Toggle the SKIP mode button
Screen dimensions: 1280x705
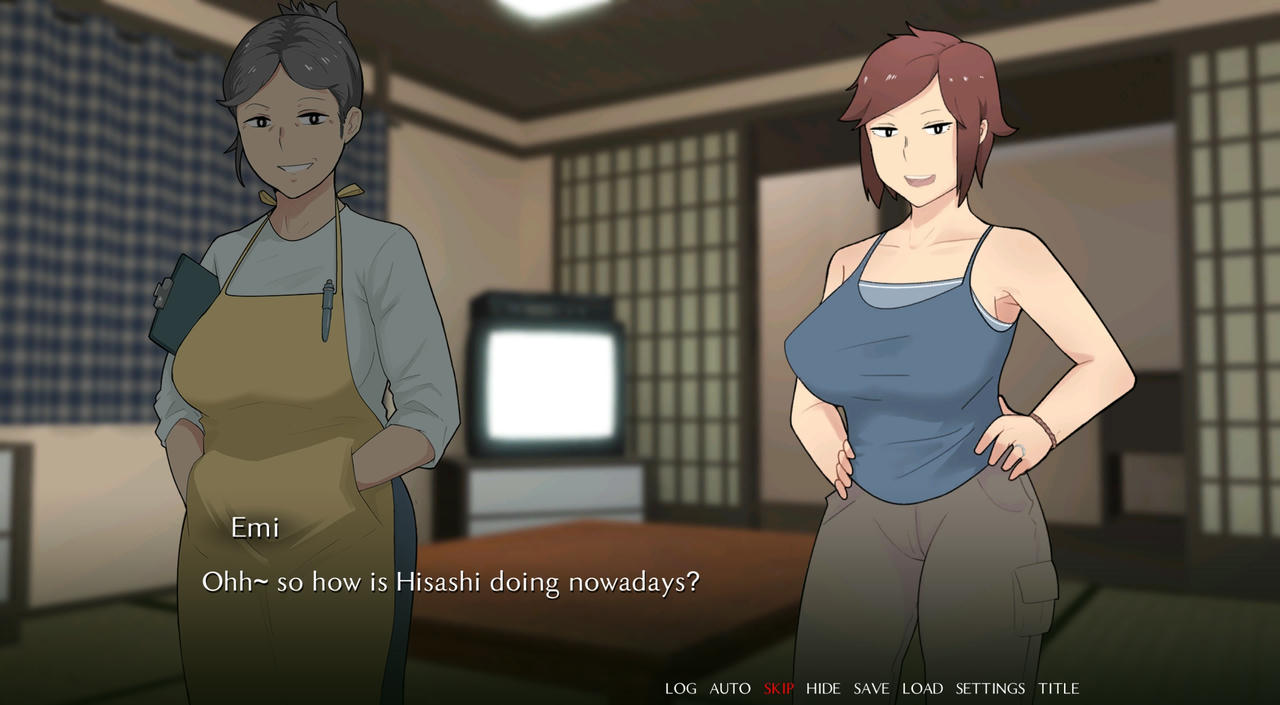pos(778,688)
